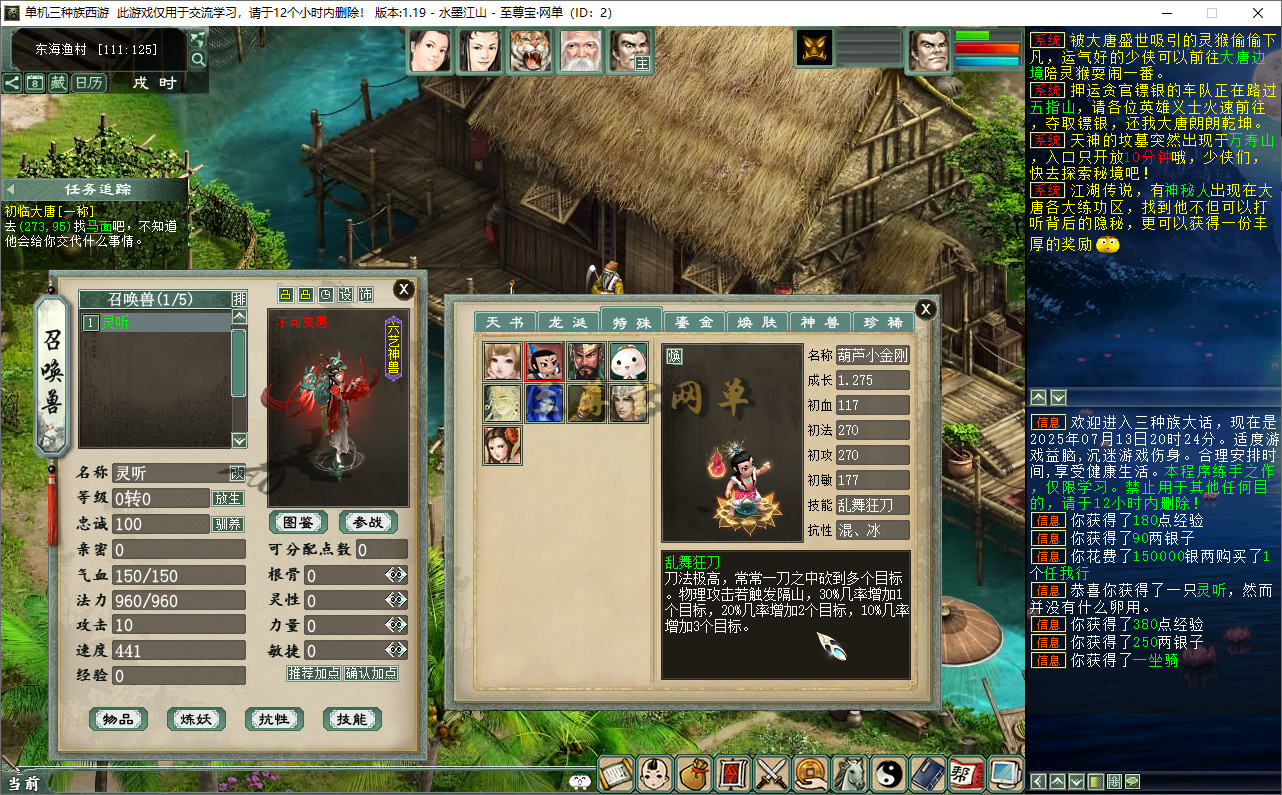1282x795 pixels.
Task: Switch to the 神兽 tab
Action: pyautogui.click(x=819, y=322)
